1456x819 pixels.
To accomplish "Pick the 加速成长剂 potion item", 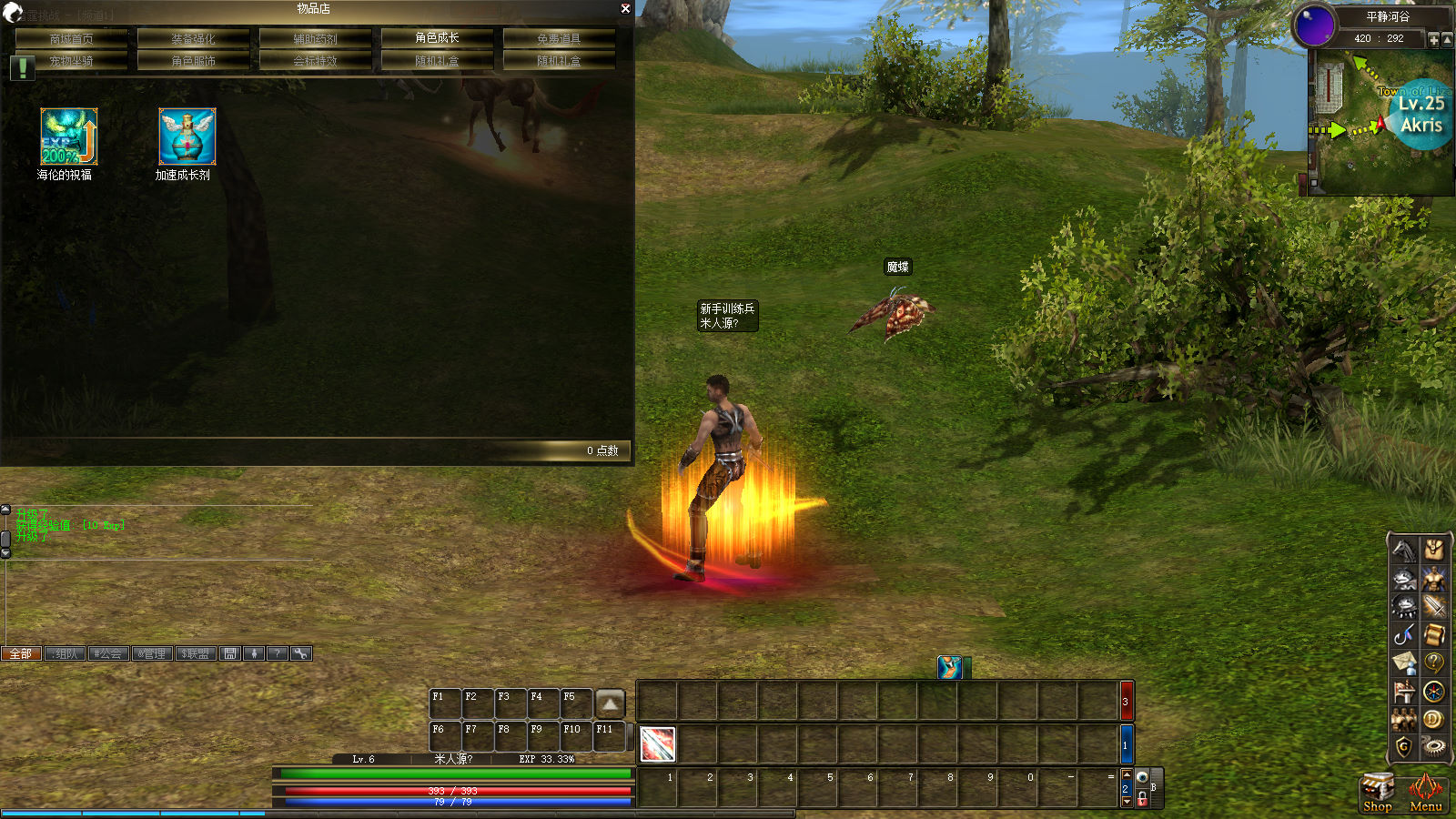I will [x=187, y=136].
